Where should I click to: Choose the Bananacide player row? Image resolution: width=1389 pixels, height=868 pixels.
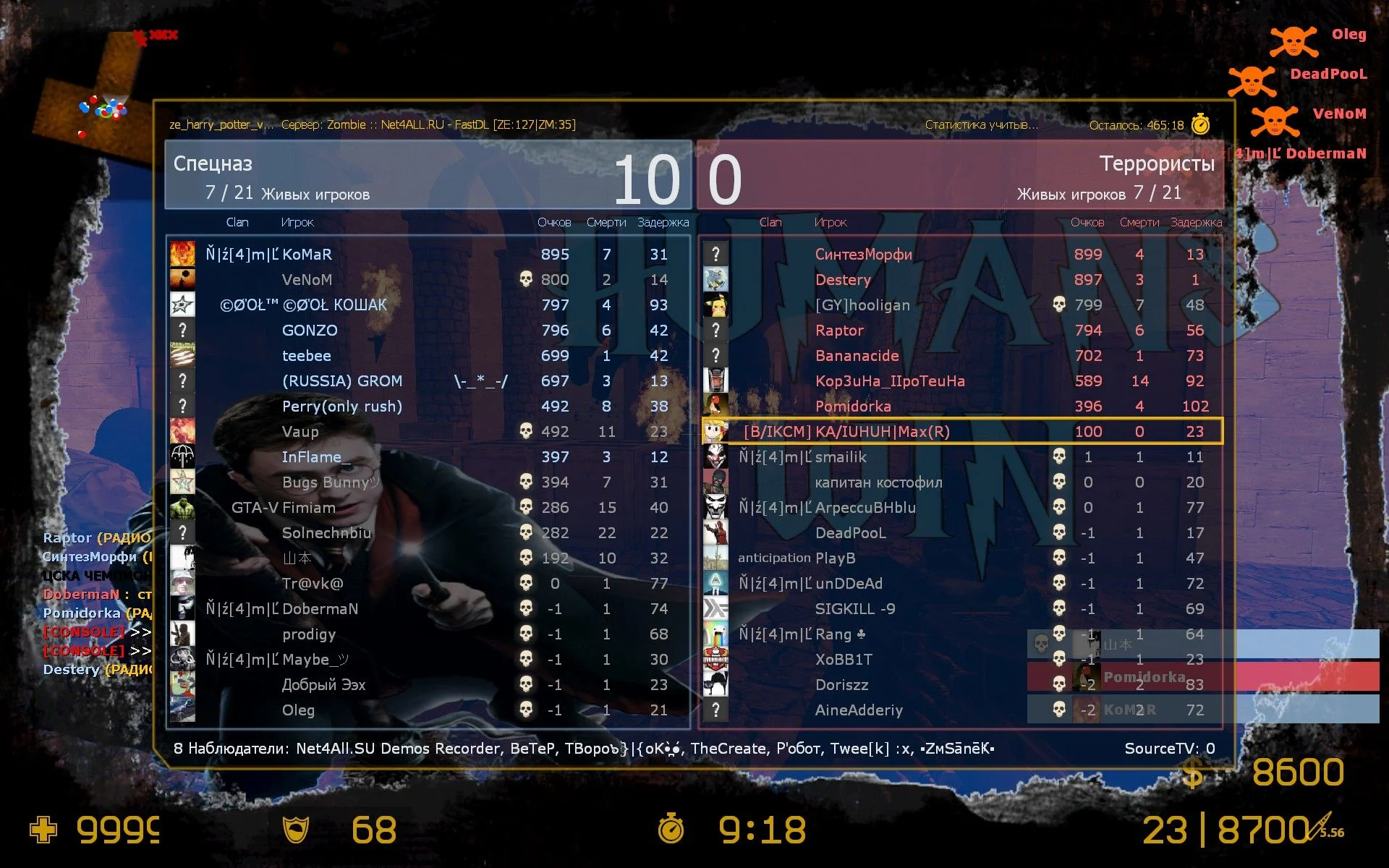tap(857, 356)
